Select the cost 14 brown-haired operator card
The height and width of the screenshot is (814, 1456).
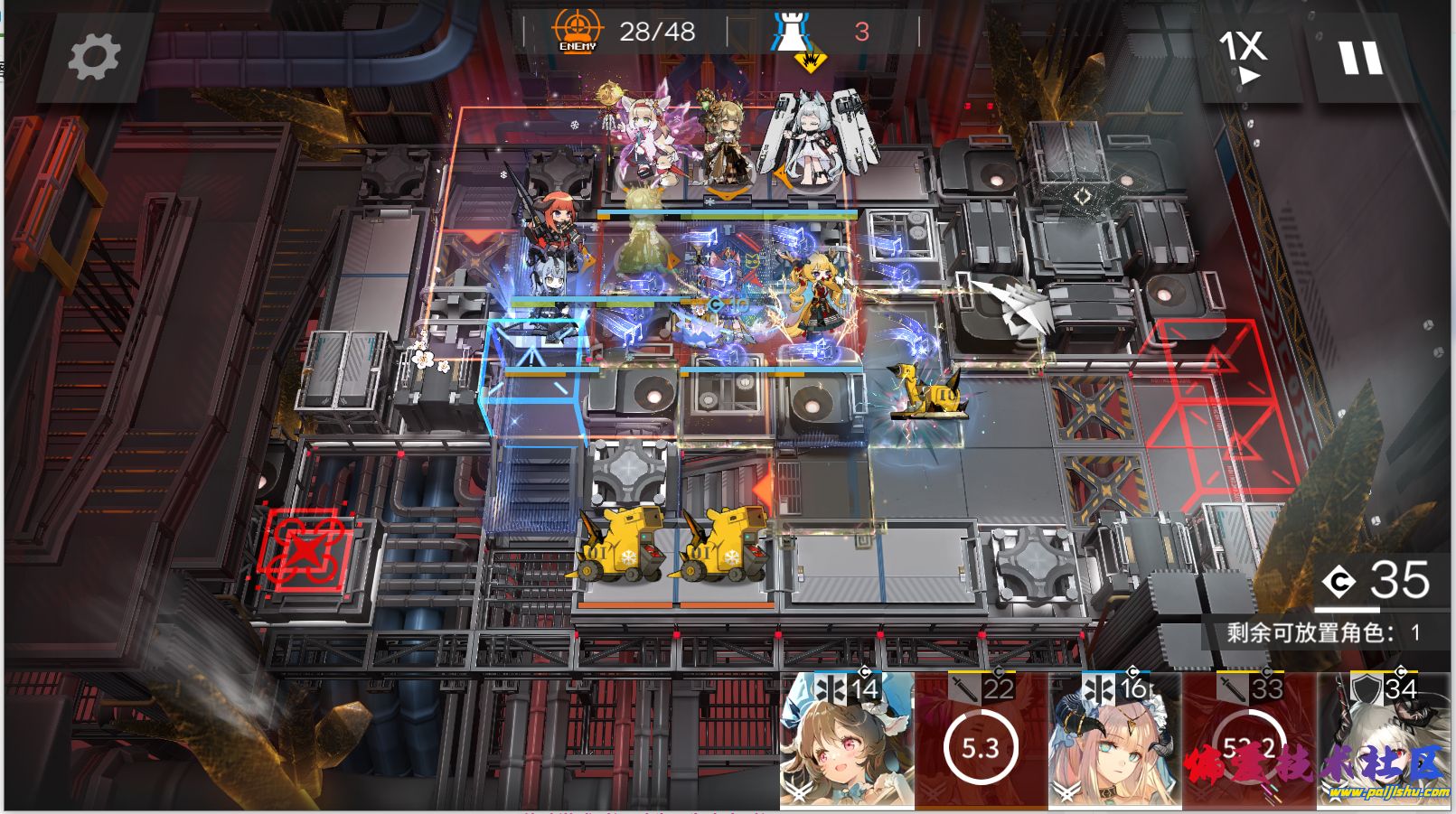click(x=847, y=743)
